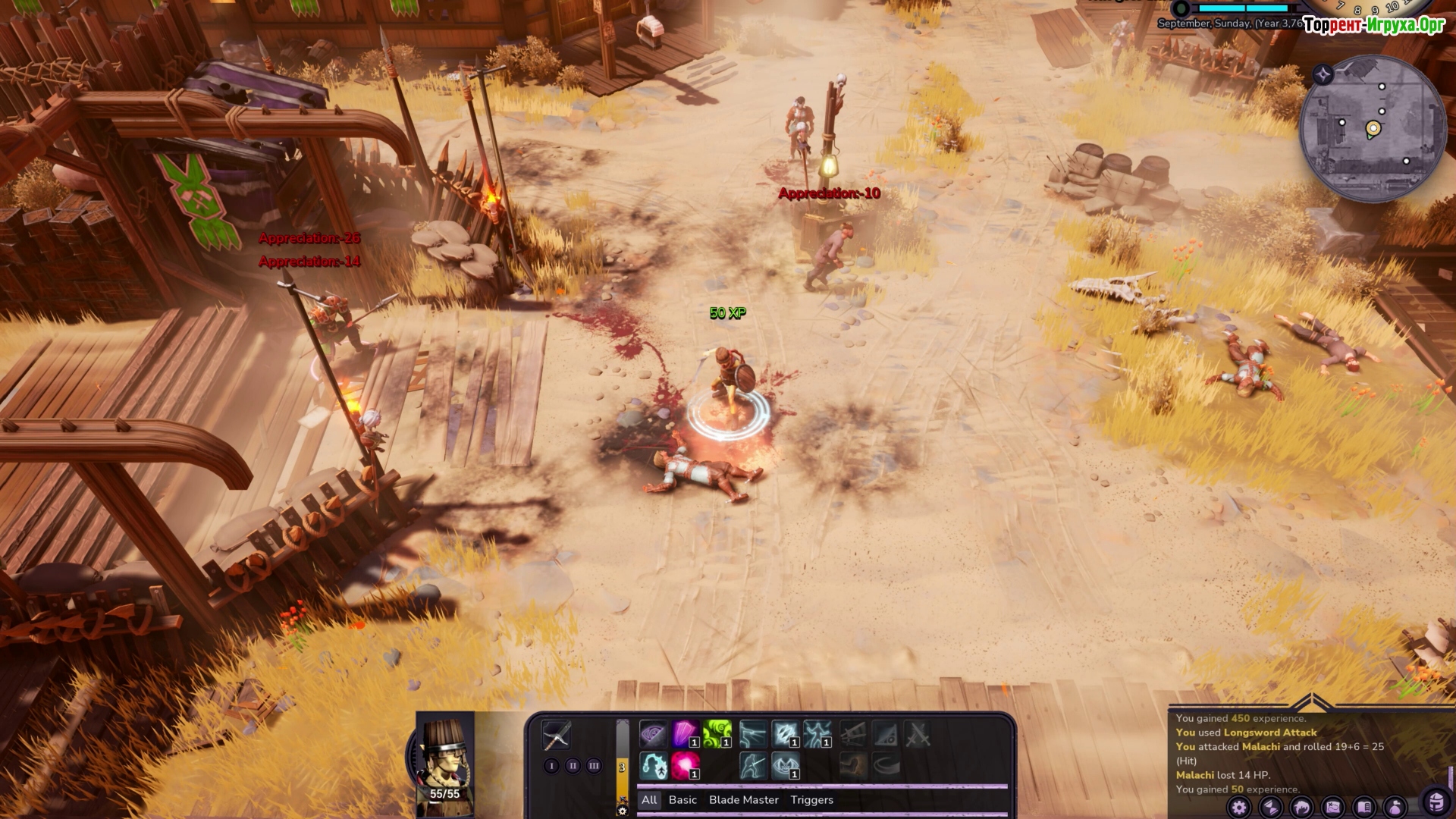Use the magenta crystal shard ability
This screenshot has width=1456, height=819.
[x=685, y=735]
